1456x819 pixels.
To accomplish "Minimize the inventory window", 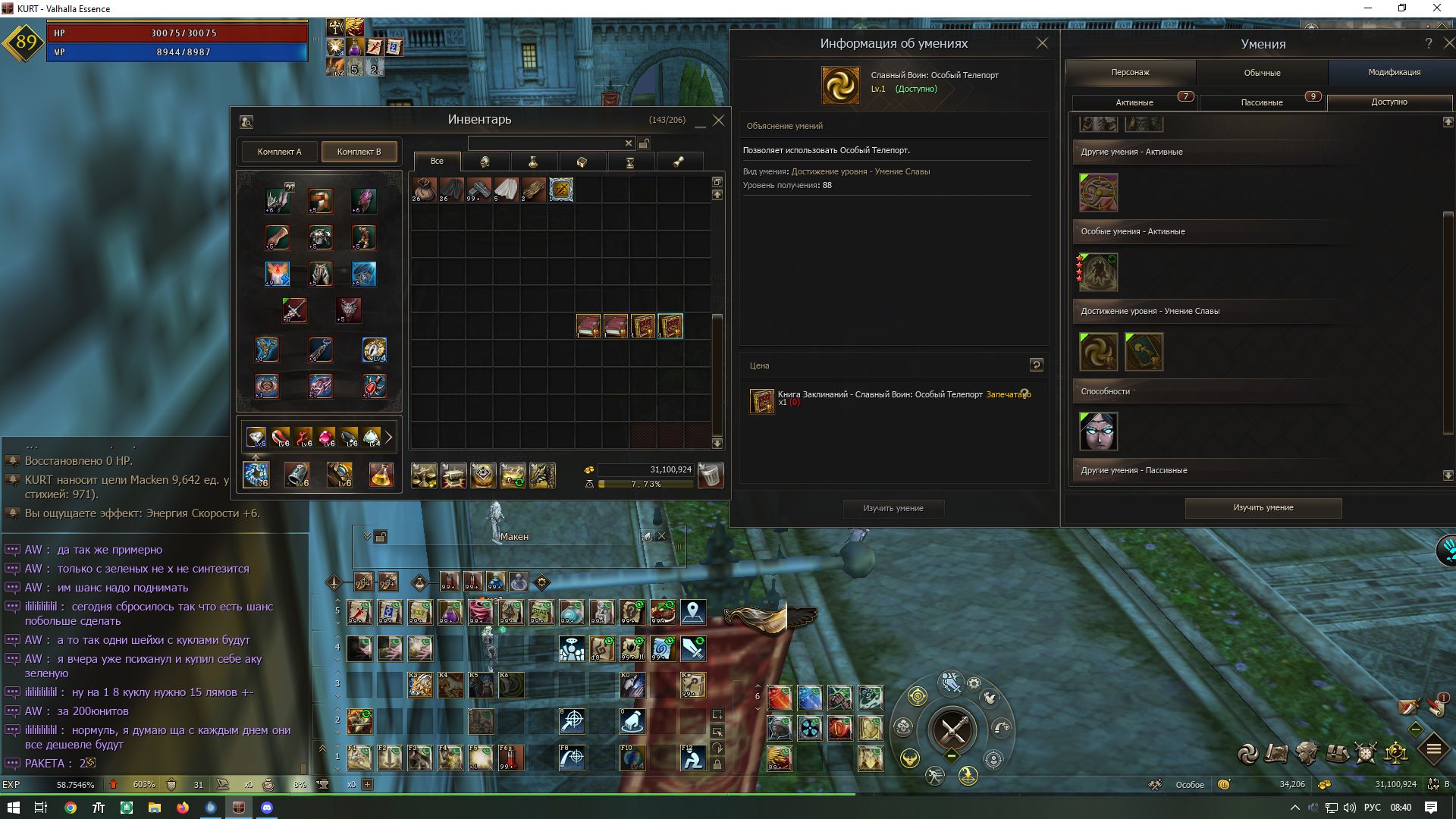I will click(x=700, y=121).
